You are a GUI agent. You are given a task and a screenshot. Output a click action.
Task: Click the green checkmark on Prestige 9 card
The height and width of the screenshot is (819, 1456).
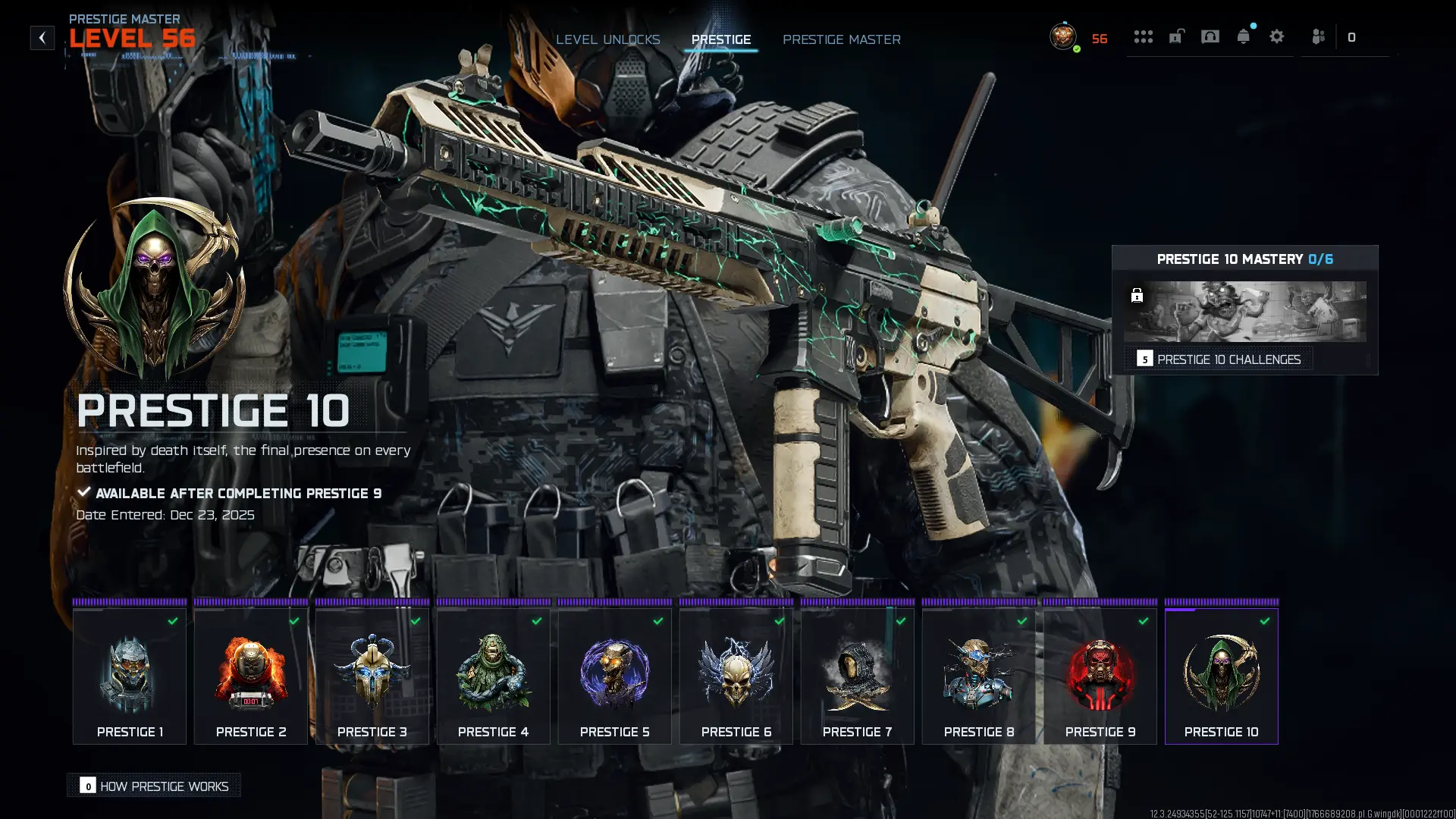coord(1144,620)
